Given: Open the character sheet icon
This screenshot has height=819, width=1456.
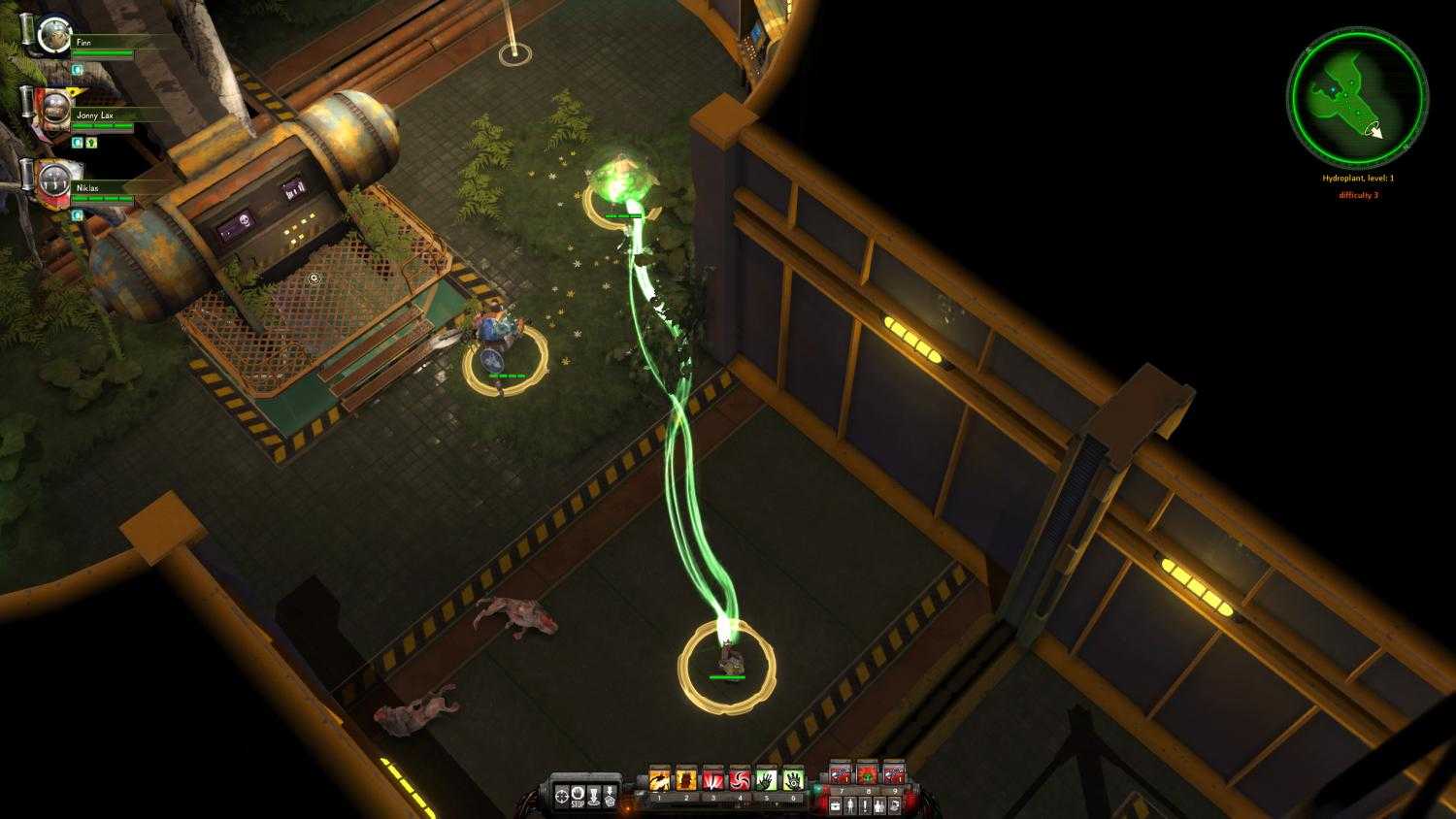Looking at the screenshot, I should coord(850,804).
